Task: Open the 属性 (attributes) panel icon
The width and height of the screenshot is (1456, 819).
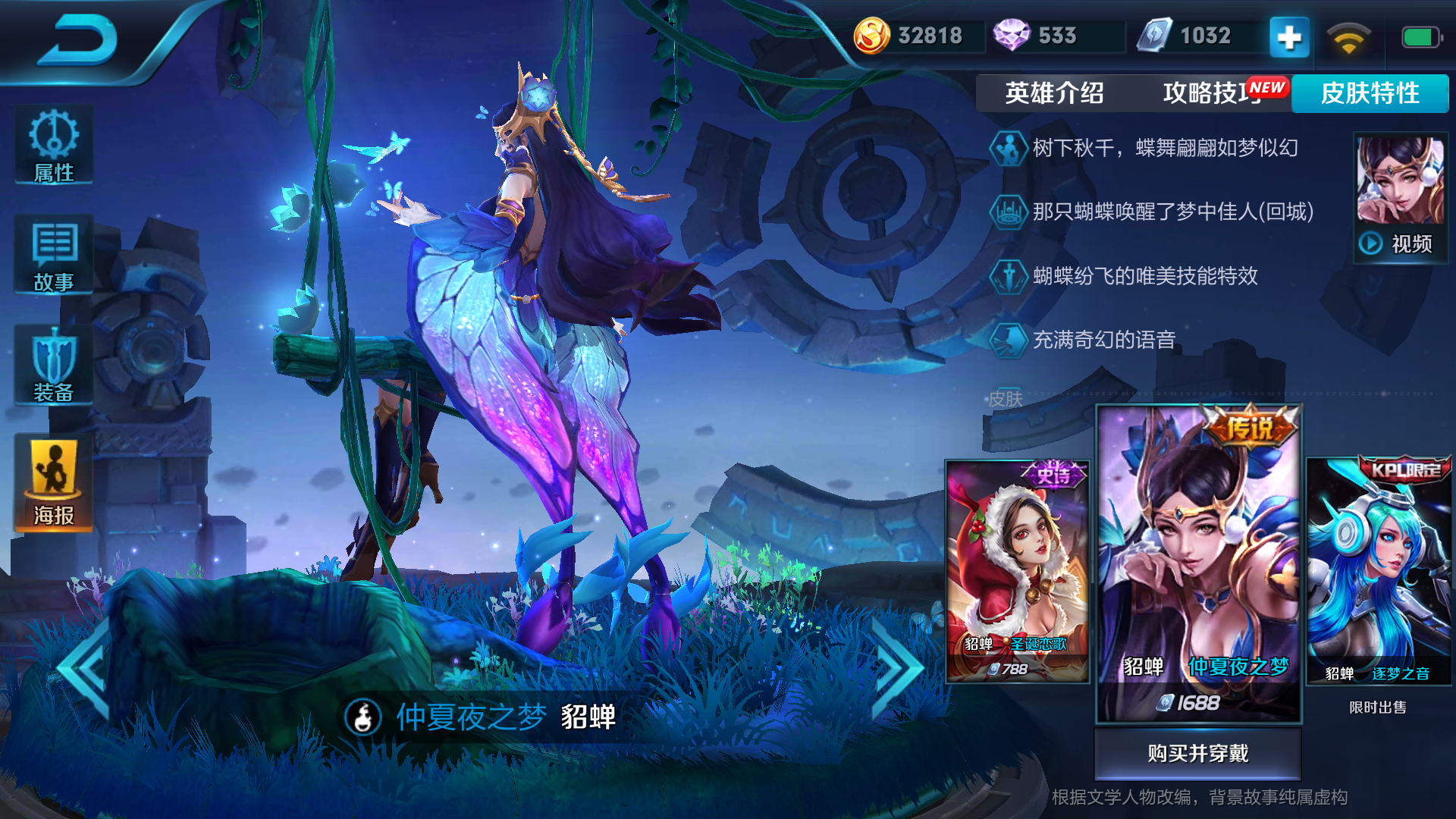Action: [x=52, y=144]
